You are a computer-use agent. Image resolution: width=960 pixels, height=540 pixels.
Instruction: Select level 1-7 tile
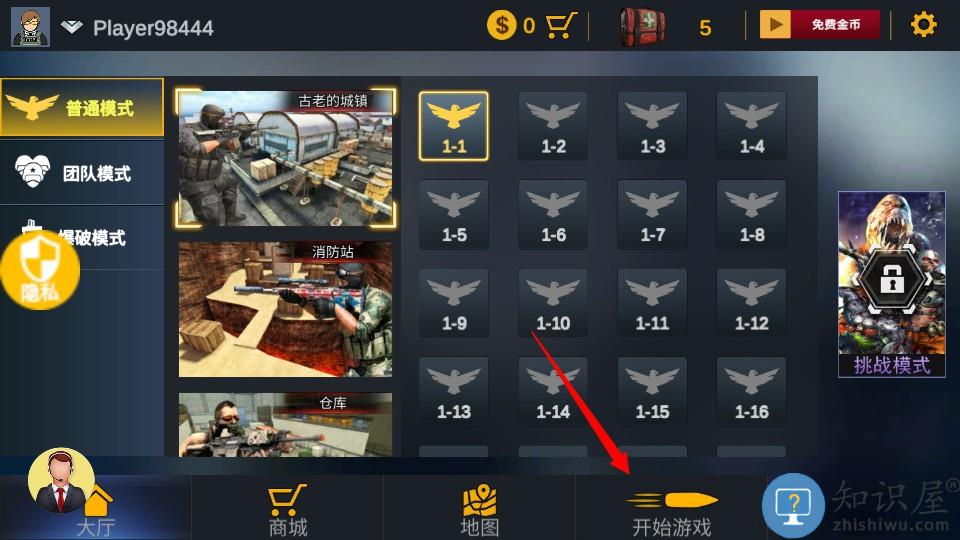(653, 215)
